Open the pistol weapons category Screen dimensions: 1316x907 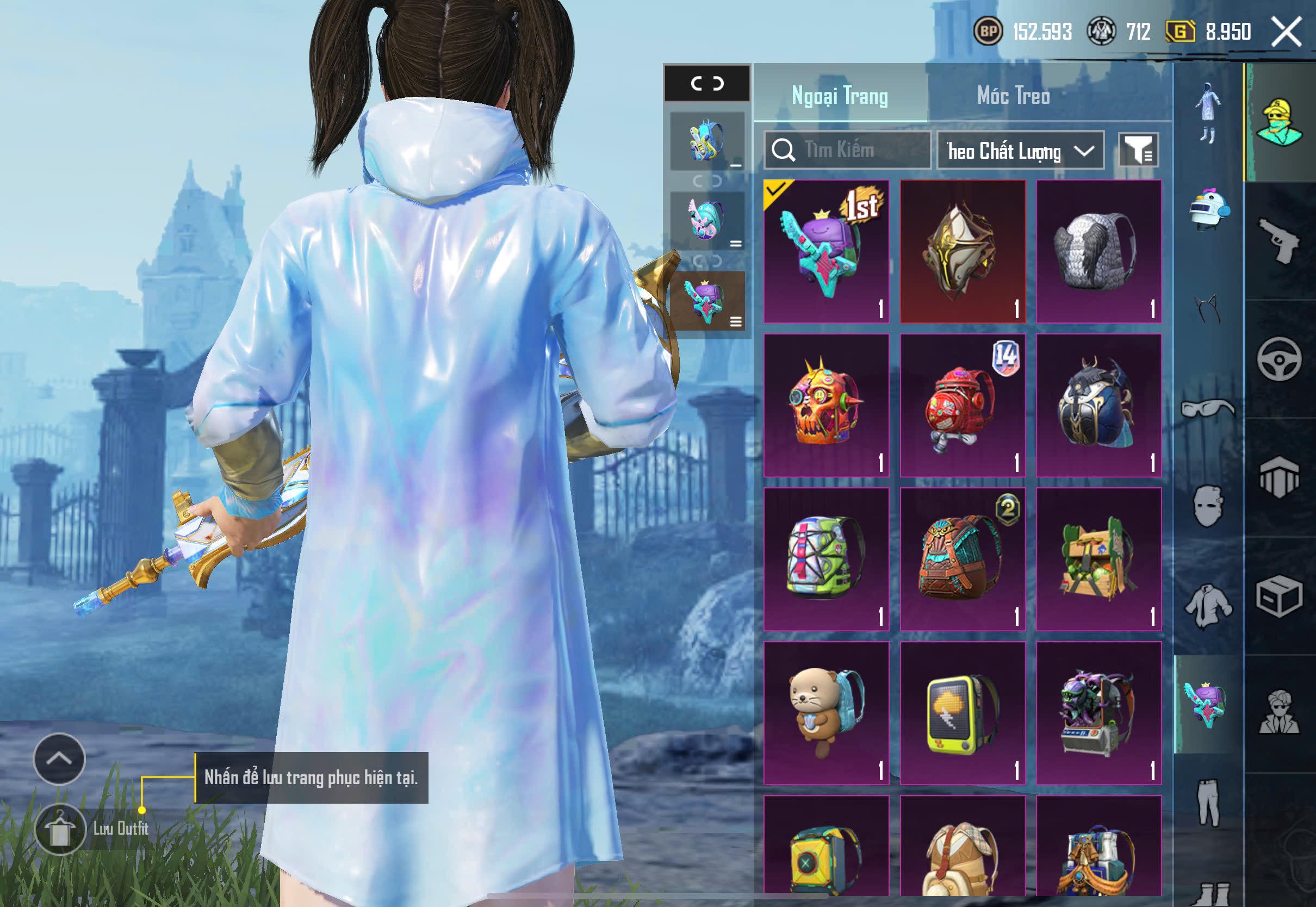point(1279,240)
